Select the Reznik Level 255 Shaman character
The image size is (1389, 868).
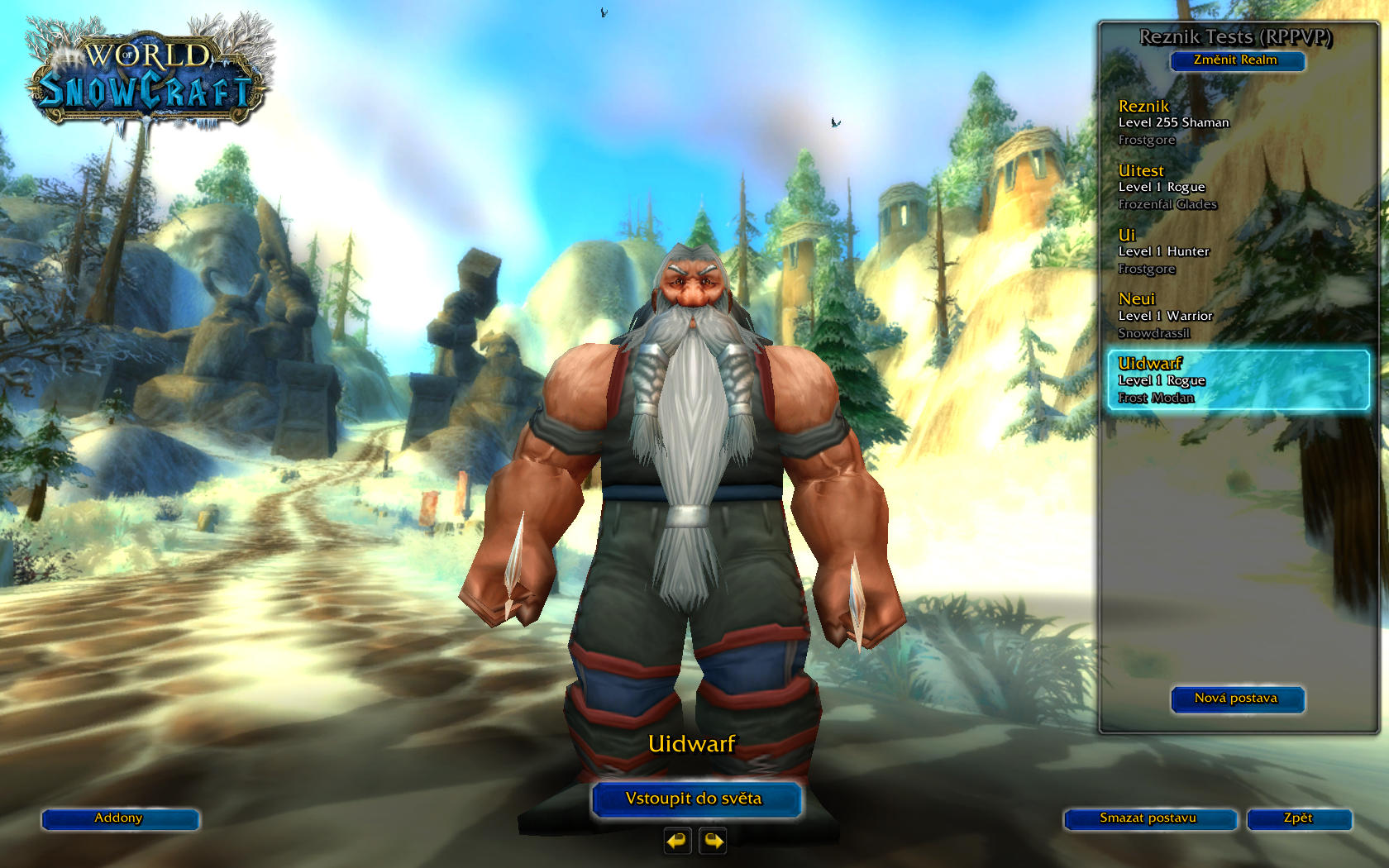click(1237, 122)
